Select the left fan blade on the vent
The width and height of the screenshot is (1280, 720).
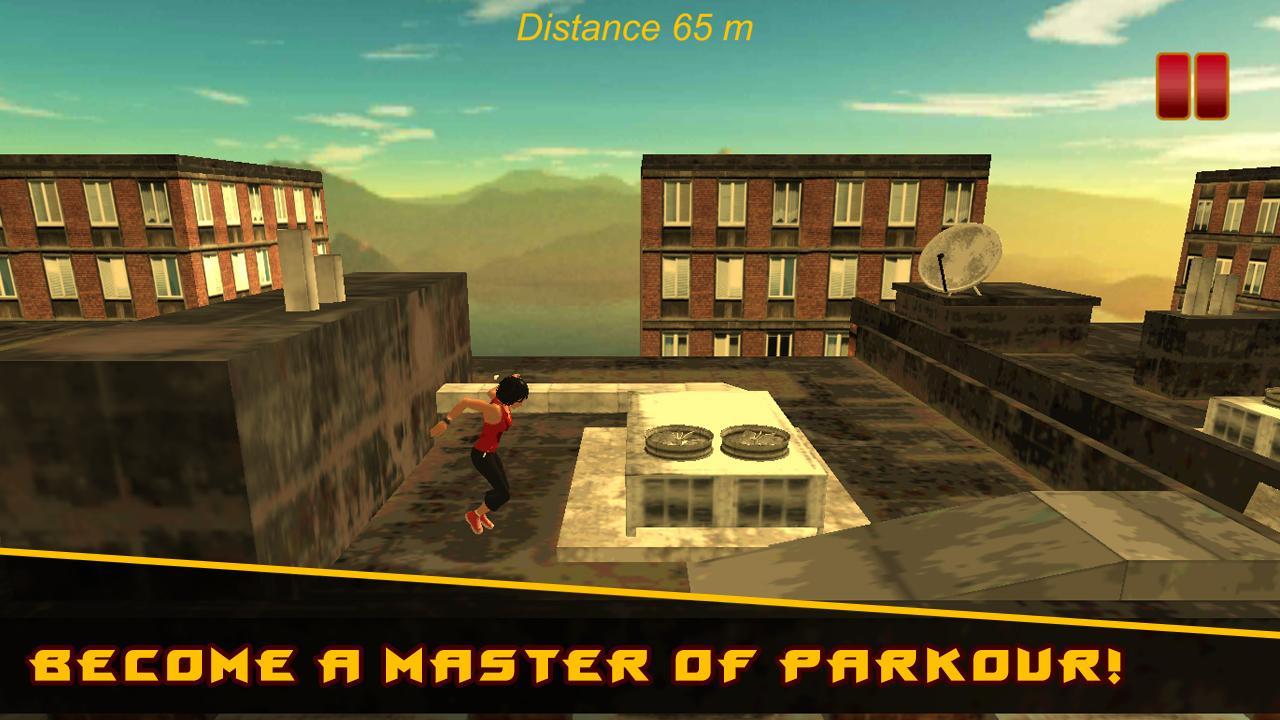coord(678,440)
